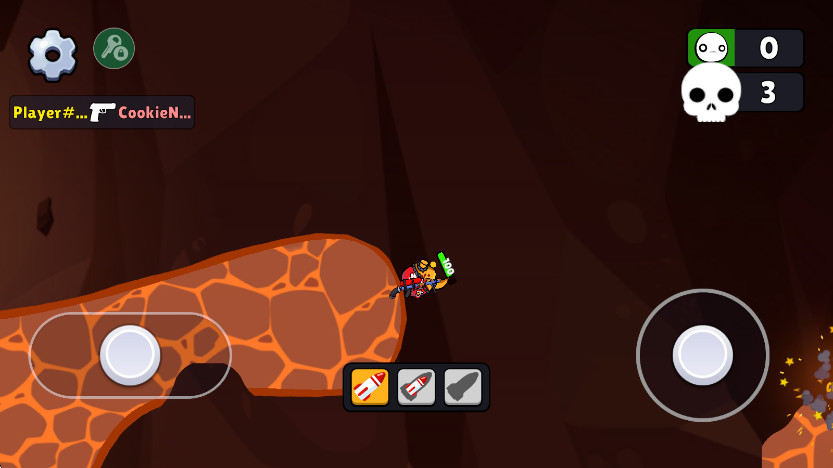The height and width of the screenshot is (468, 833).
Task: Choose the half-greyed rocket in the middle slot
Action: coord(416,387)
